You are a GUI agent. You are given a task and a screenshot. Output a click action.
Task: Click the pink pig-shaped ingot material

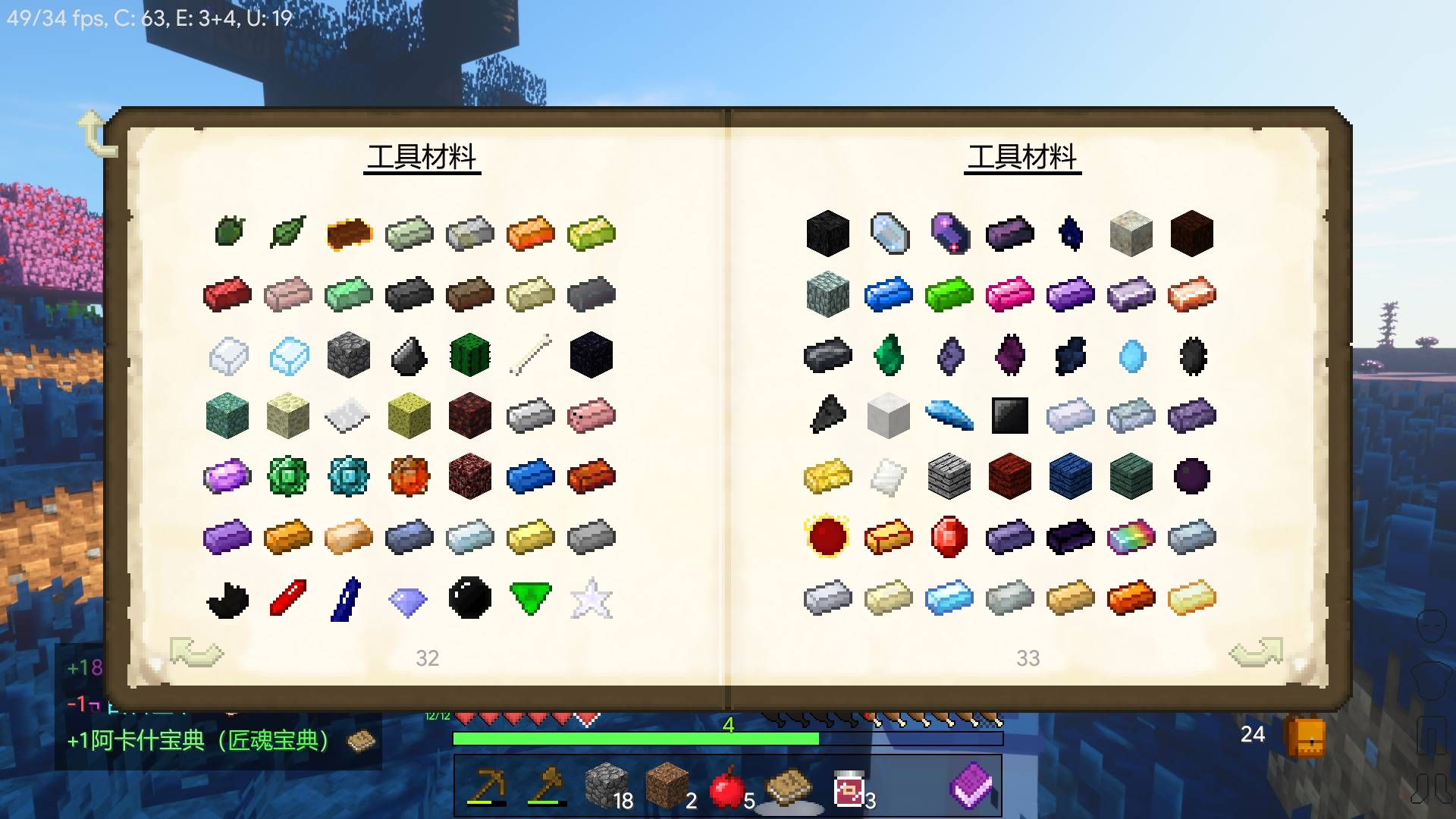[590, 416]
